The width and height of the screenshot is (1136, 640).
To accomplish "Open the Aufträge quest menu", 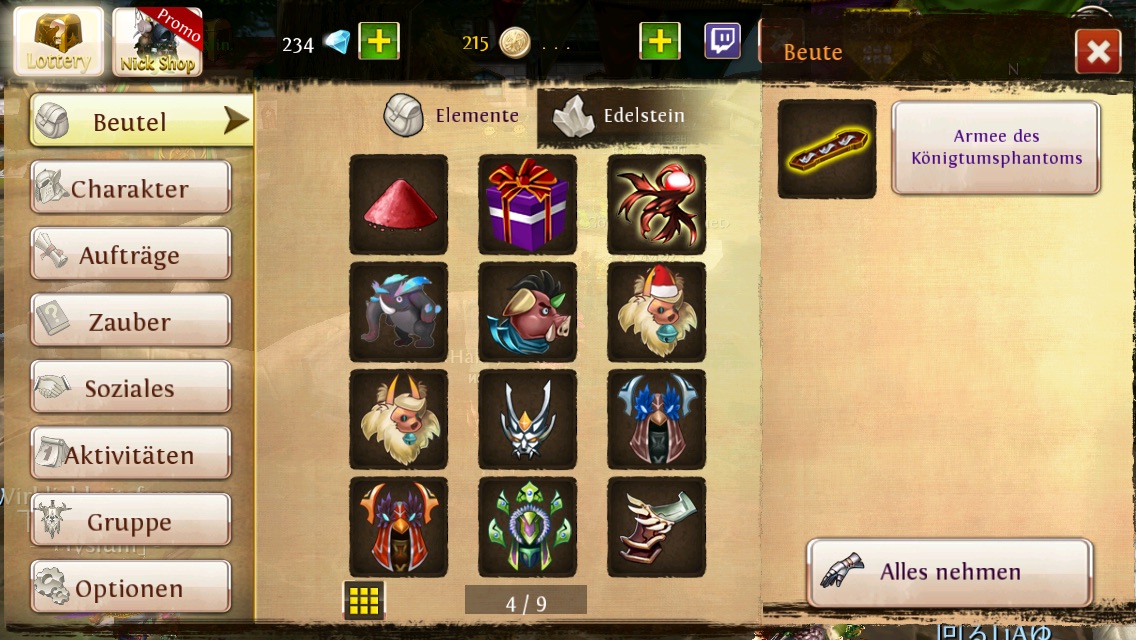I will 131,255.
